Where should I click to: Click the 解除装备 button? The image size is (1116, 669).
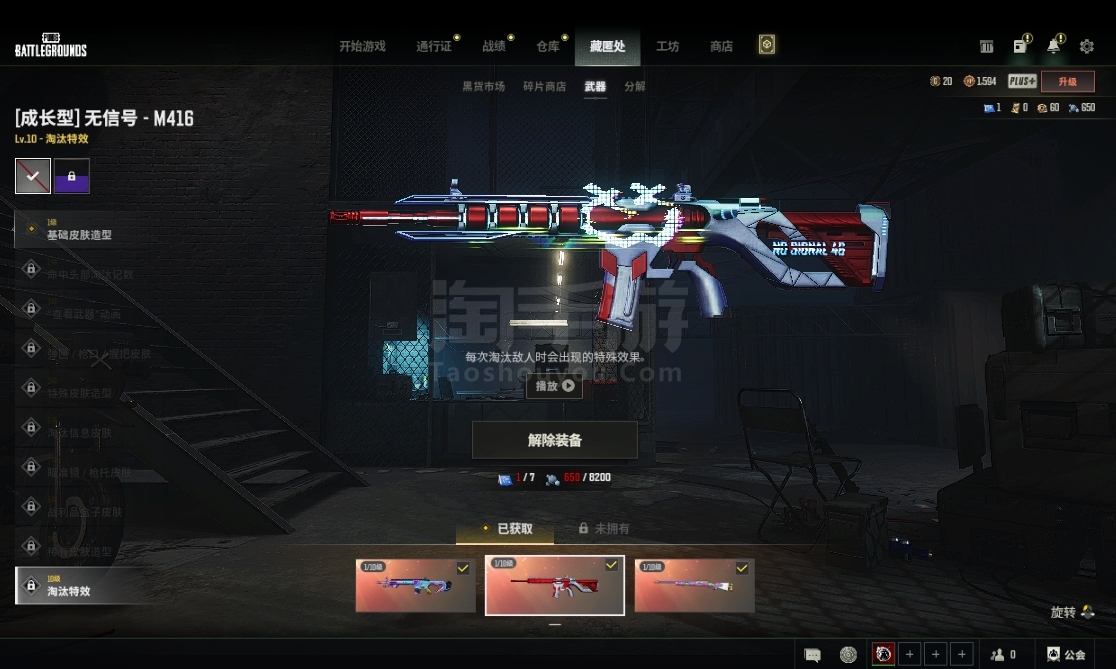point(554,440)
